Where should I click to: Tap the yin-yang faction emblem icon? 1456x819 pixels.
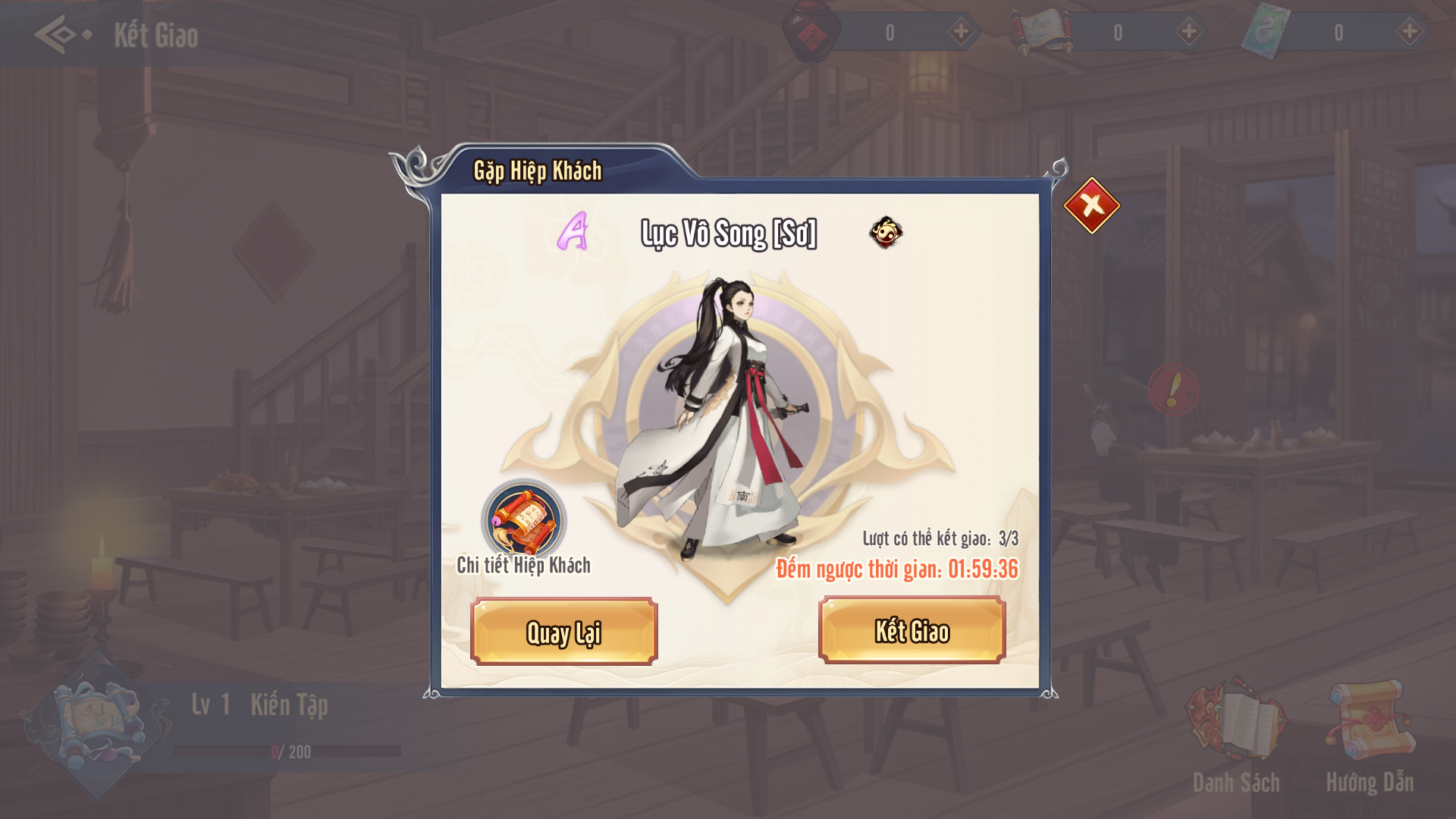886,232
